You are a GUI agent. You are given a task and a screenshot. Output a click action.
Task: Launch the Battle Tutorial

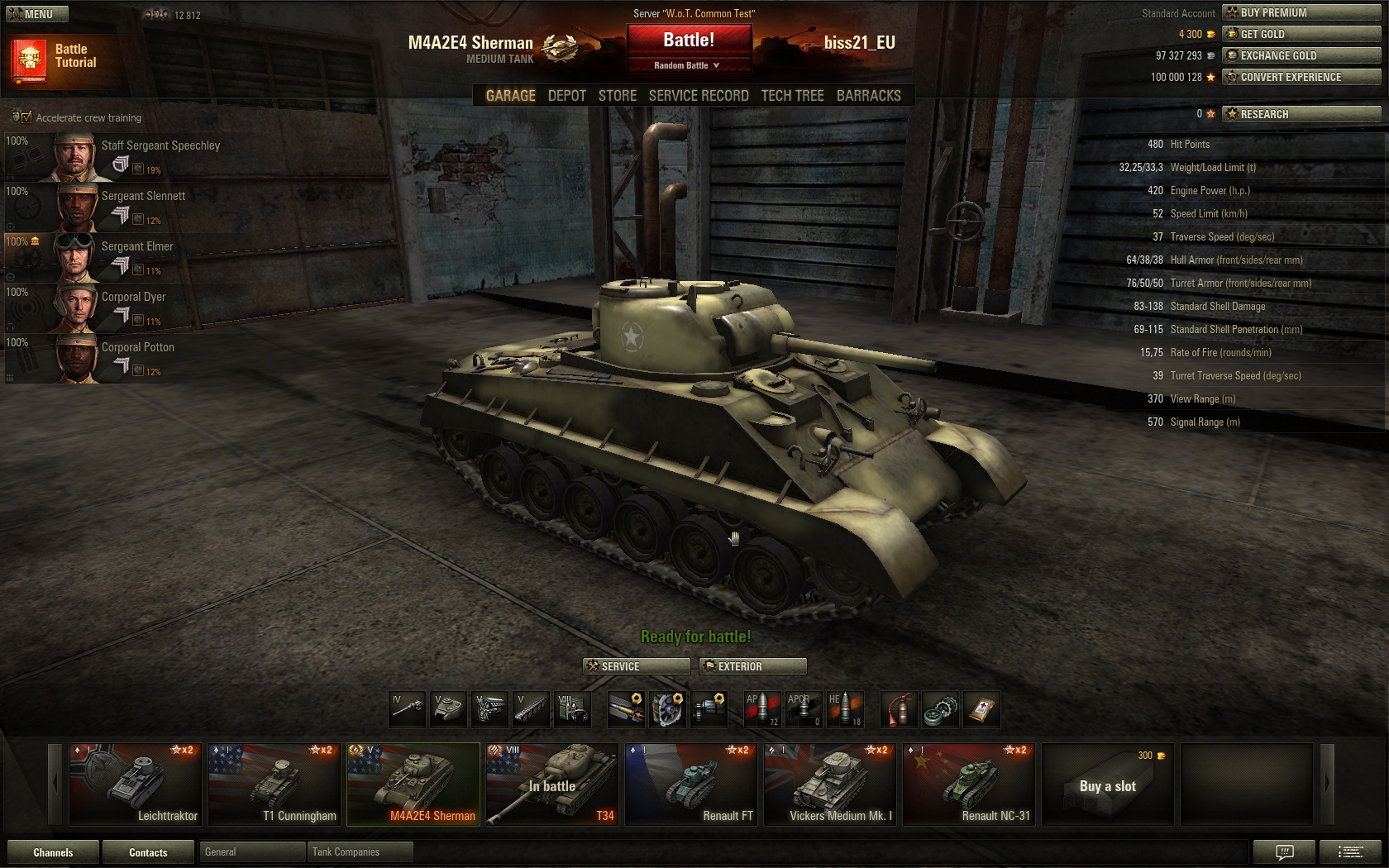point(56,57)
